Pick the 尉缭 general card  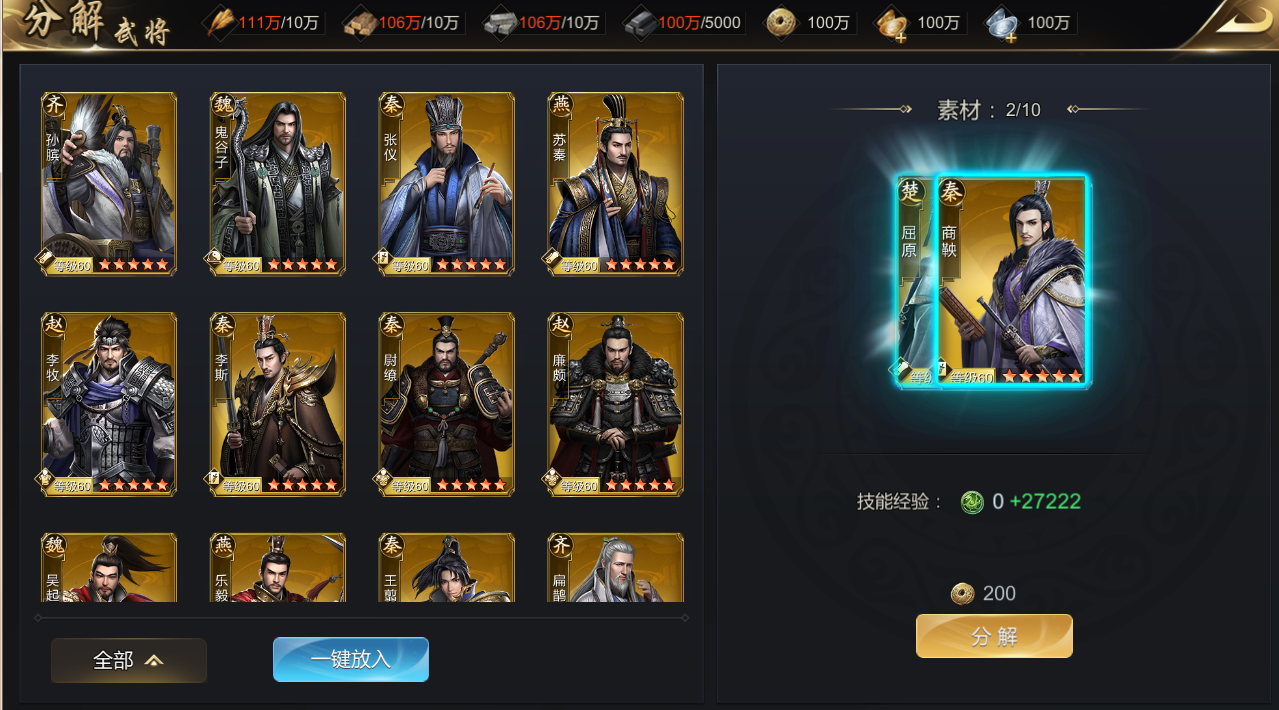click(x=447, y=404)
